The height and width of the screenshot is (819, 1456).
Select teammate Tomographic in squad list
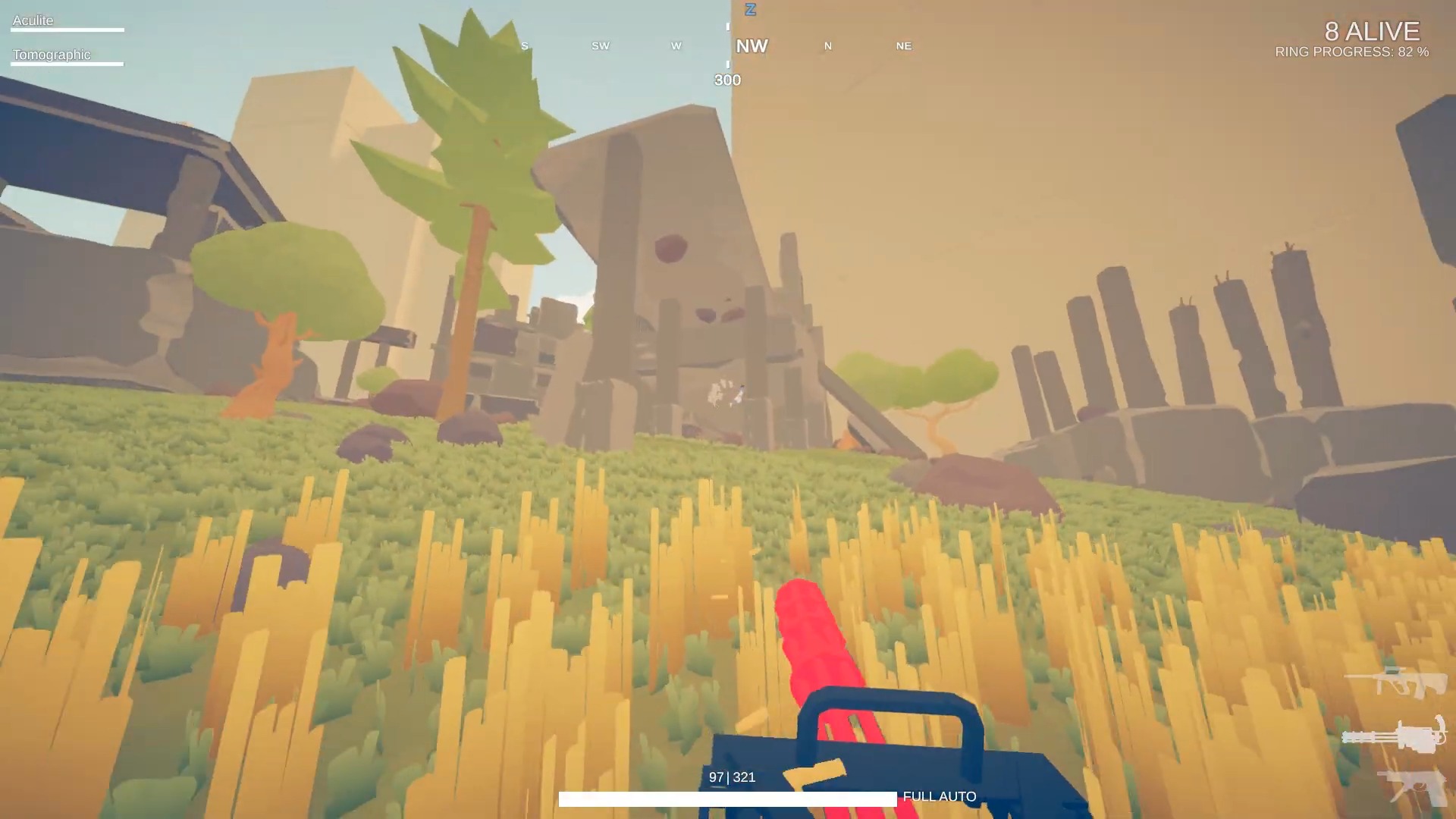point(52,55)
